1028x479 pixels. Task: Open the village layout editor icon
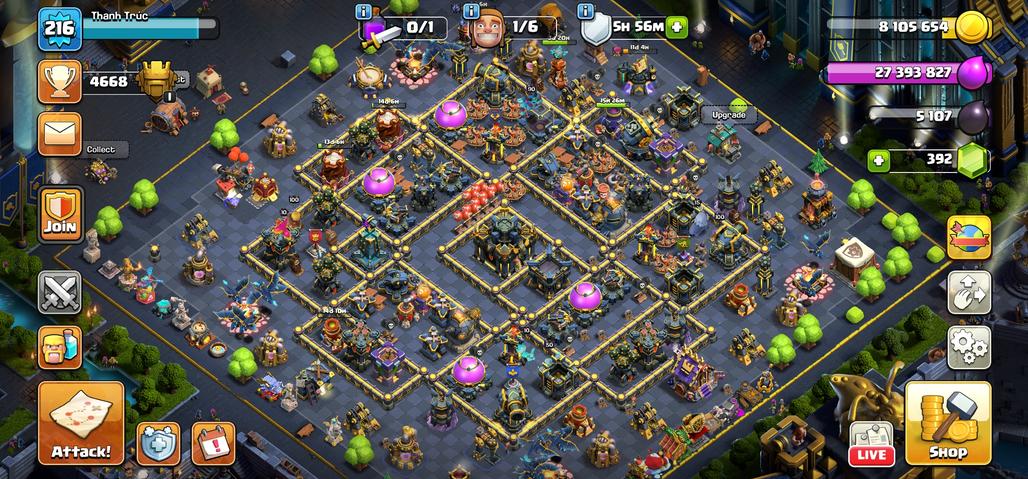point(968,292)
